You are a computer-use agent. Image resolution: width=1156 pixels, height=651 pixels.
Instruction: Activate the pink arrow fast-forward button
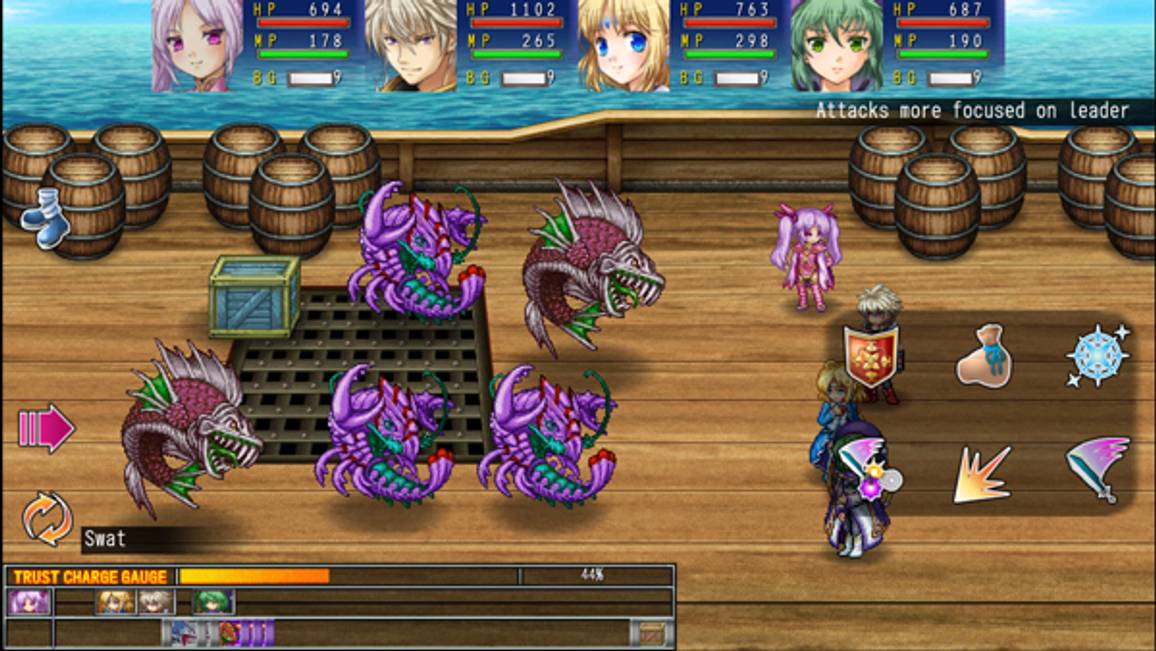[46, 428]
